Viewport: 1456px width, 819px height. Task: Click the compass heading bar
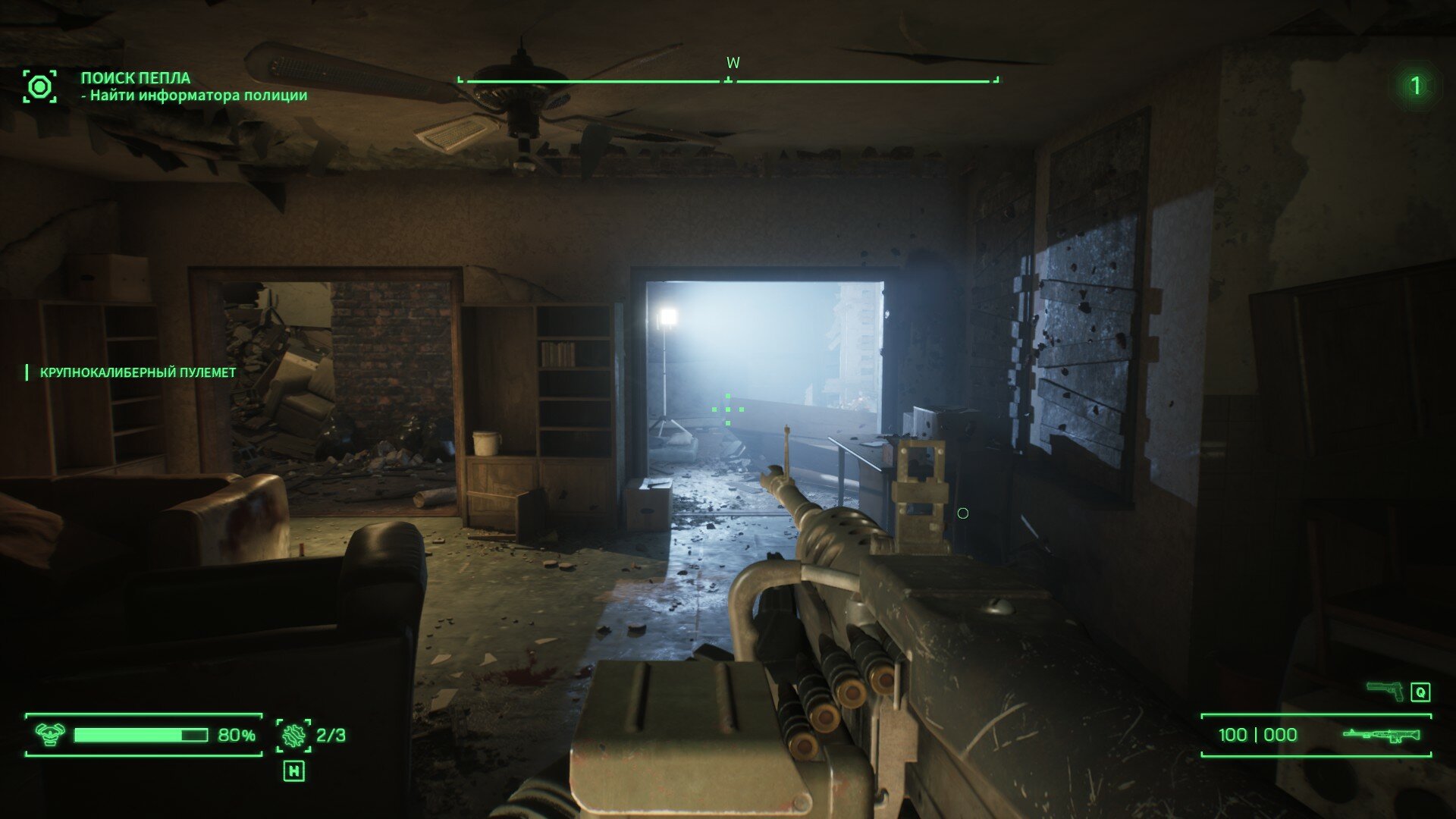tap(728, 80)
